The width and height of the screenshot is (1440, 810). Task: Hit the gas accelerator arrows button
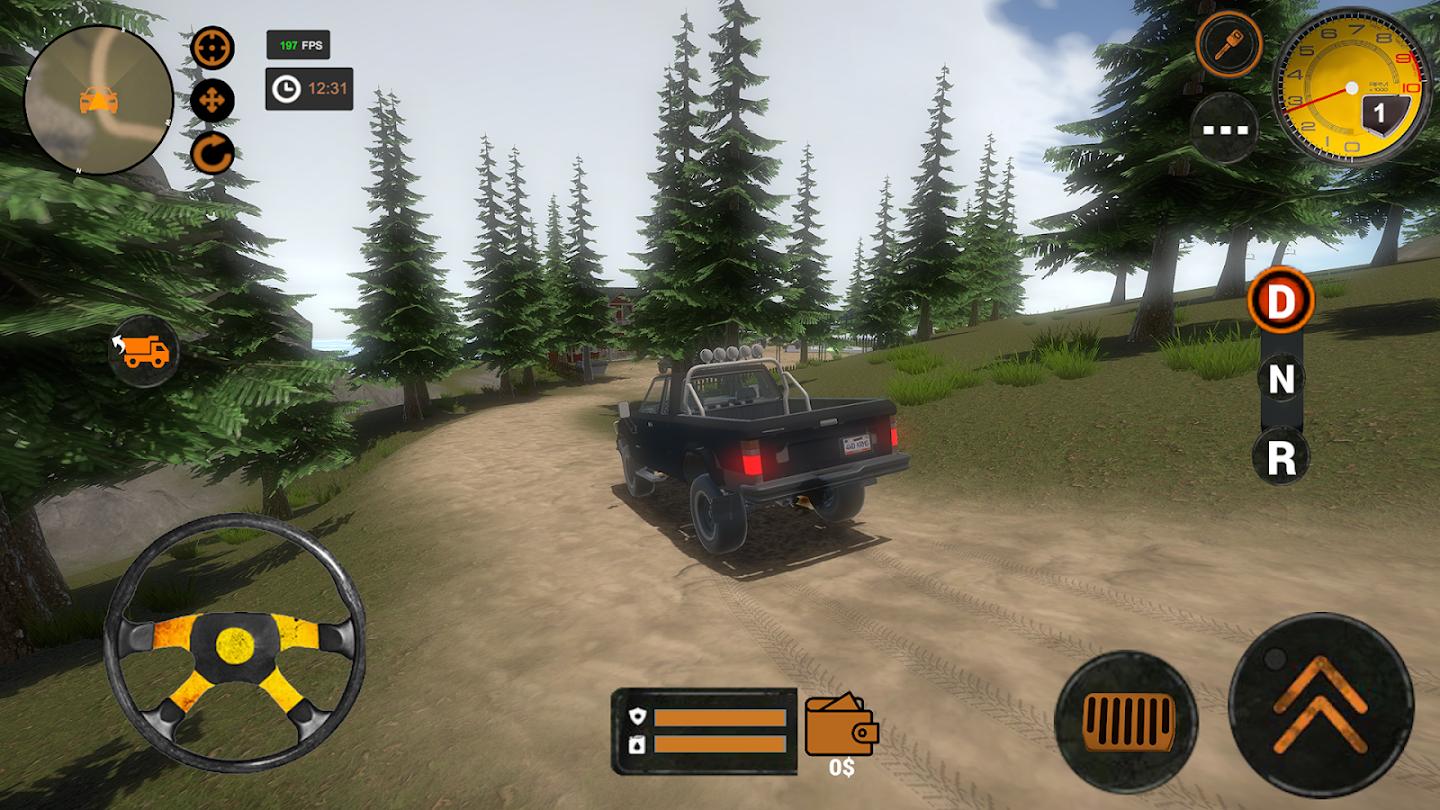point(1320,704)
